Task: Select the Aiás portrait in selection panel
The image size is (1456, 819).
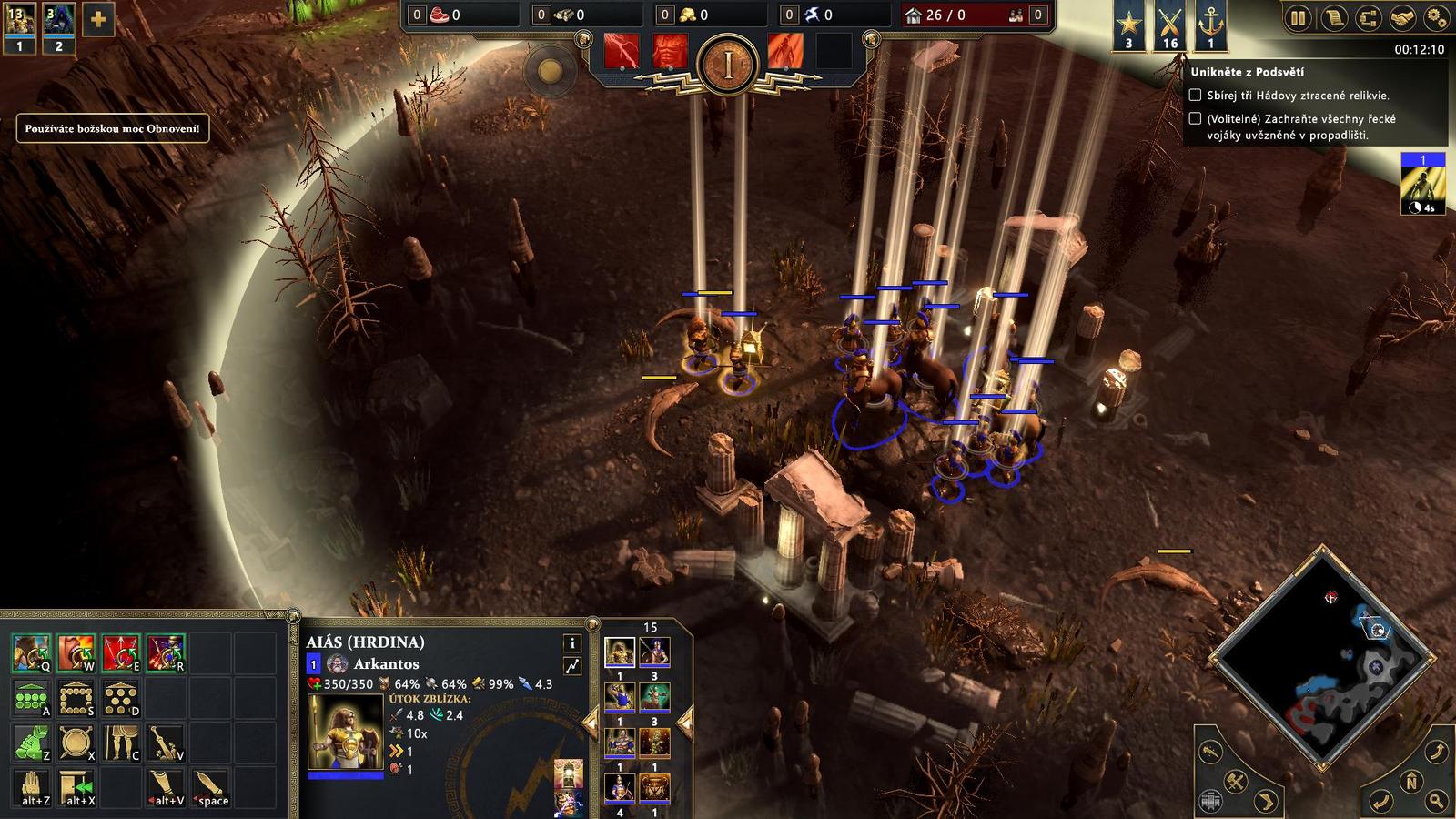Action: point(620,652)
